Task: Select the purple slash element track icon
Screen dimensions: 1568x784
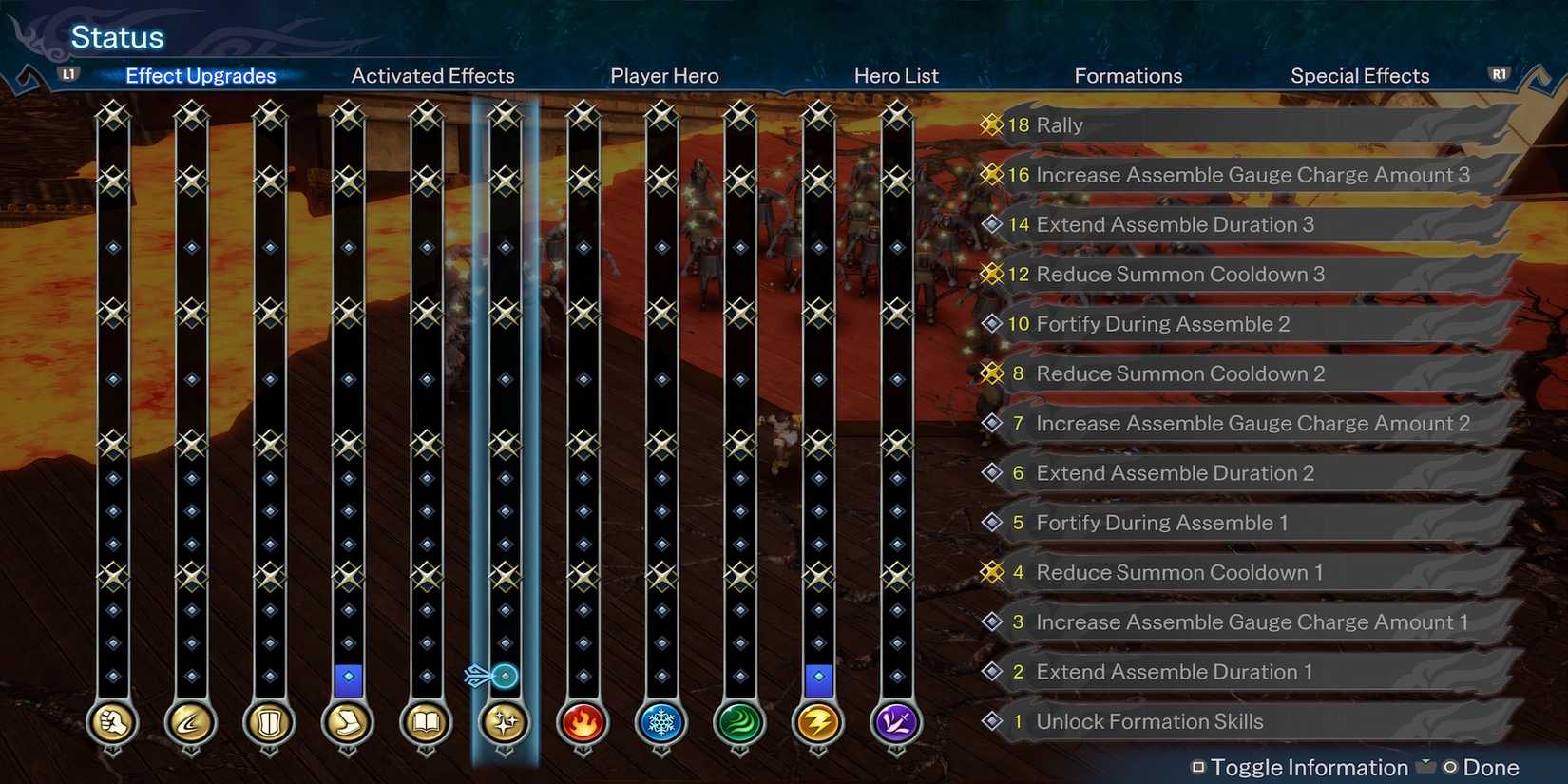Action: (896, 722)
